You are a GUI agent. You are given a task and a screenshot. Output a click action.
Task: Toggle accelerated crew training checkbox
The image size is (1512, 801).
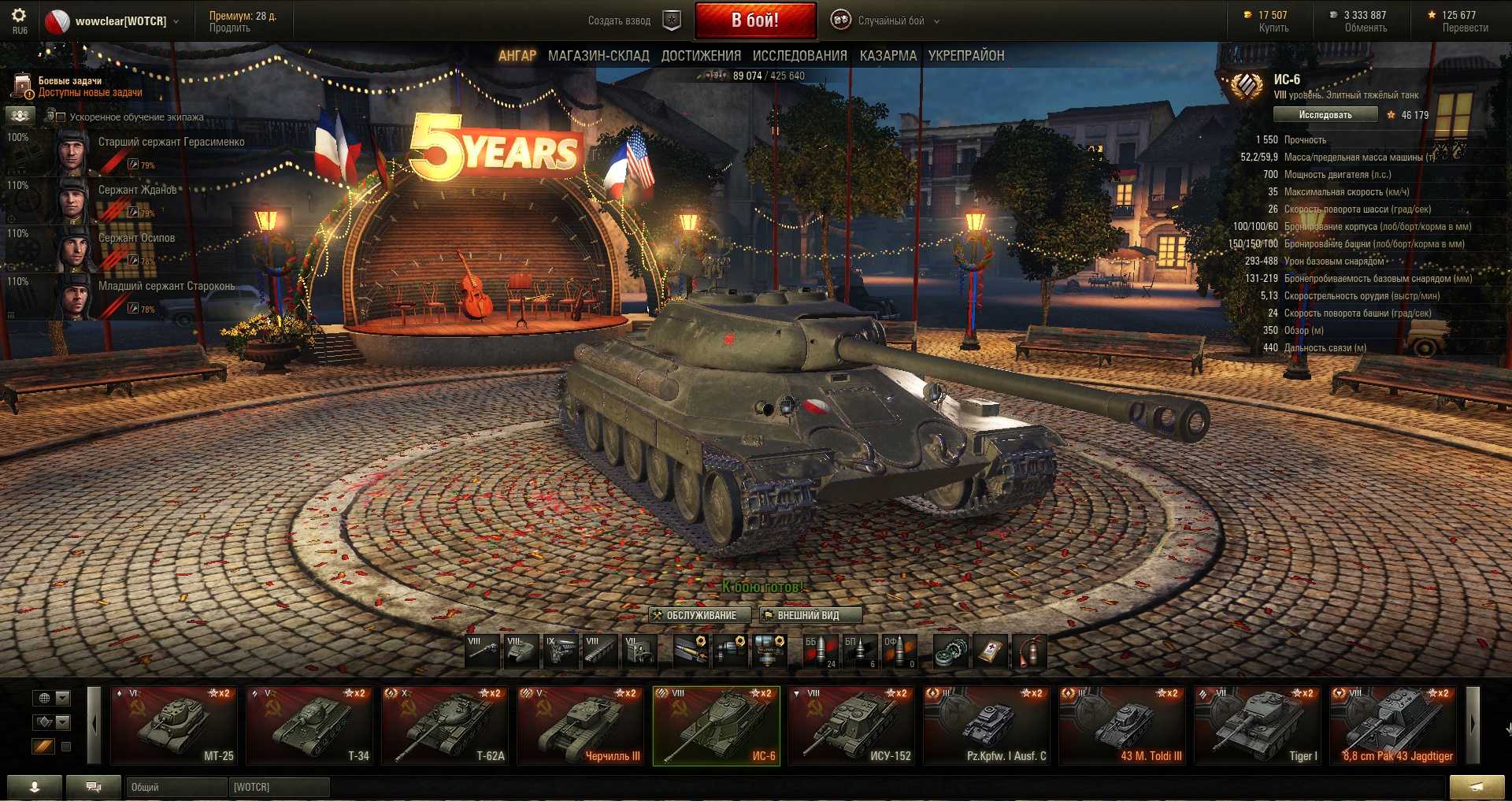61,117
